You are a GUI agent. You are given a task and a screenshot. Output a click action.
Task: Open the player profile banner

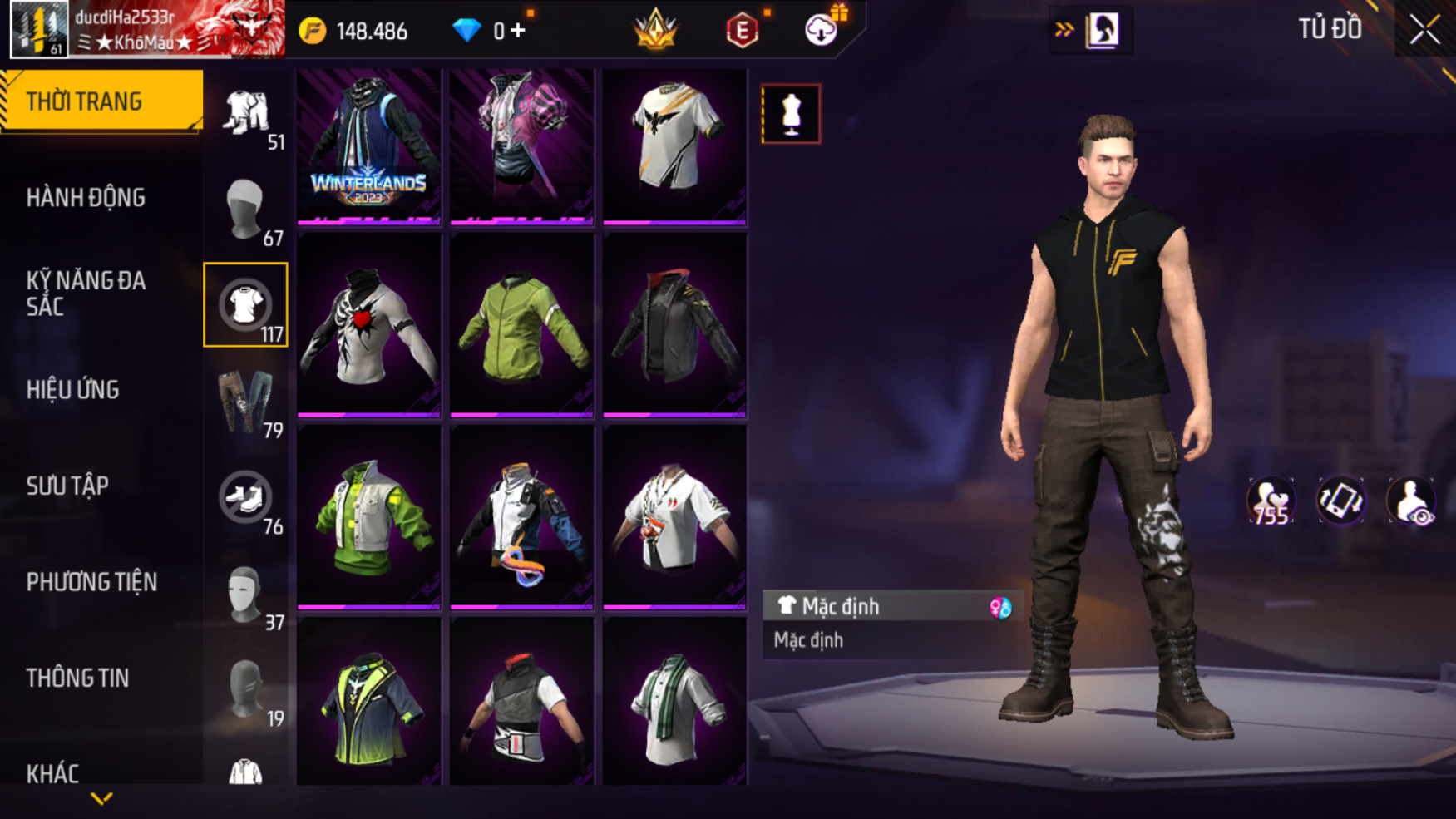pyautogui.click(x=147, y=29)
